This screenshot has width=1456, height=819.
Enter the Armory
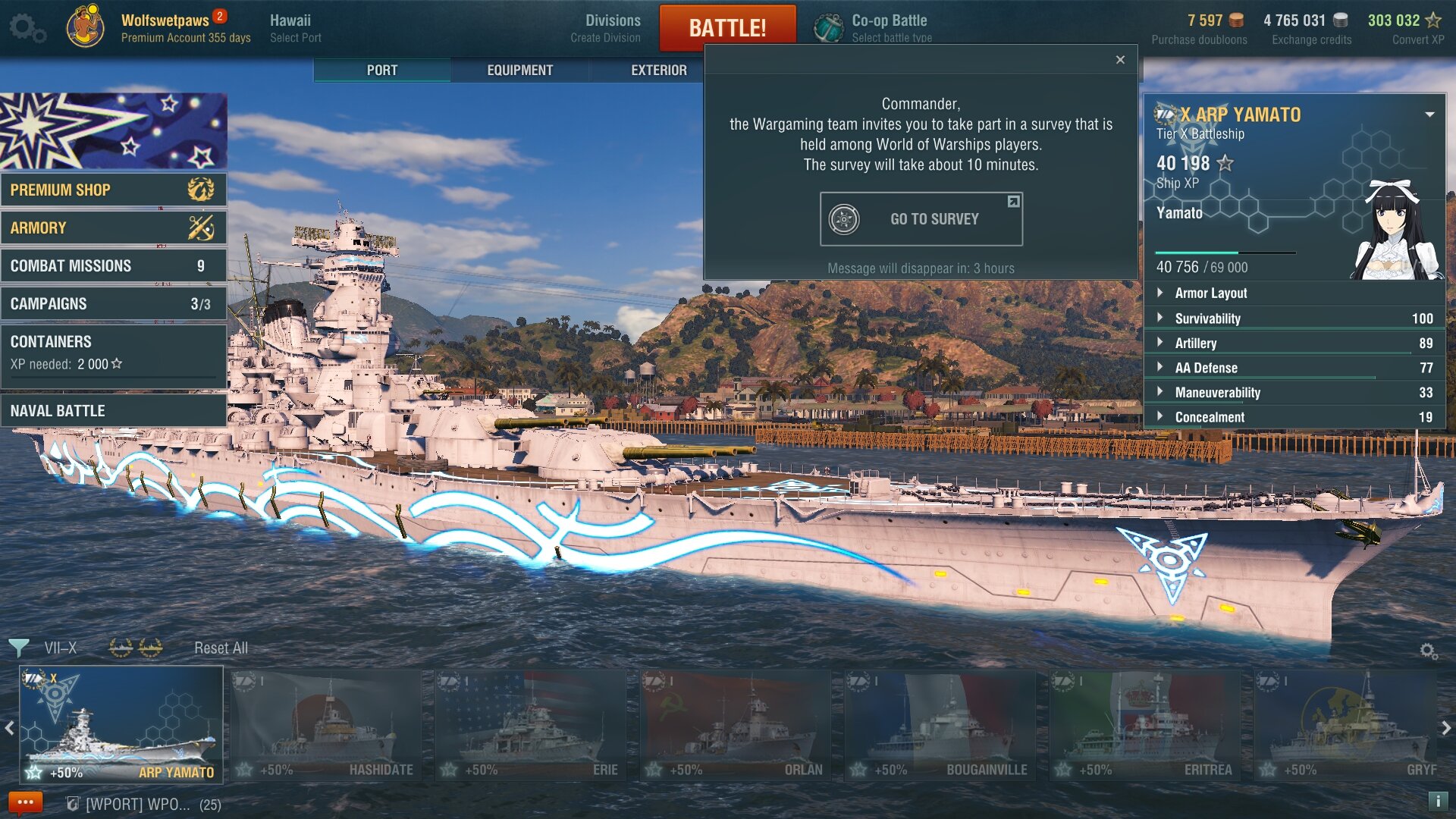(x=114, y=227)
